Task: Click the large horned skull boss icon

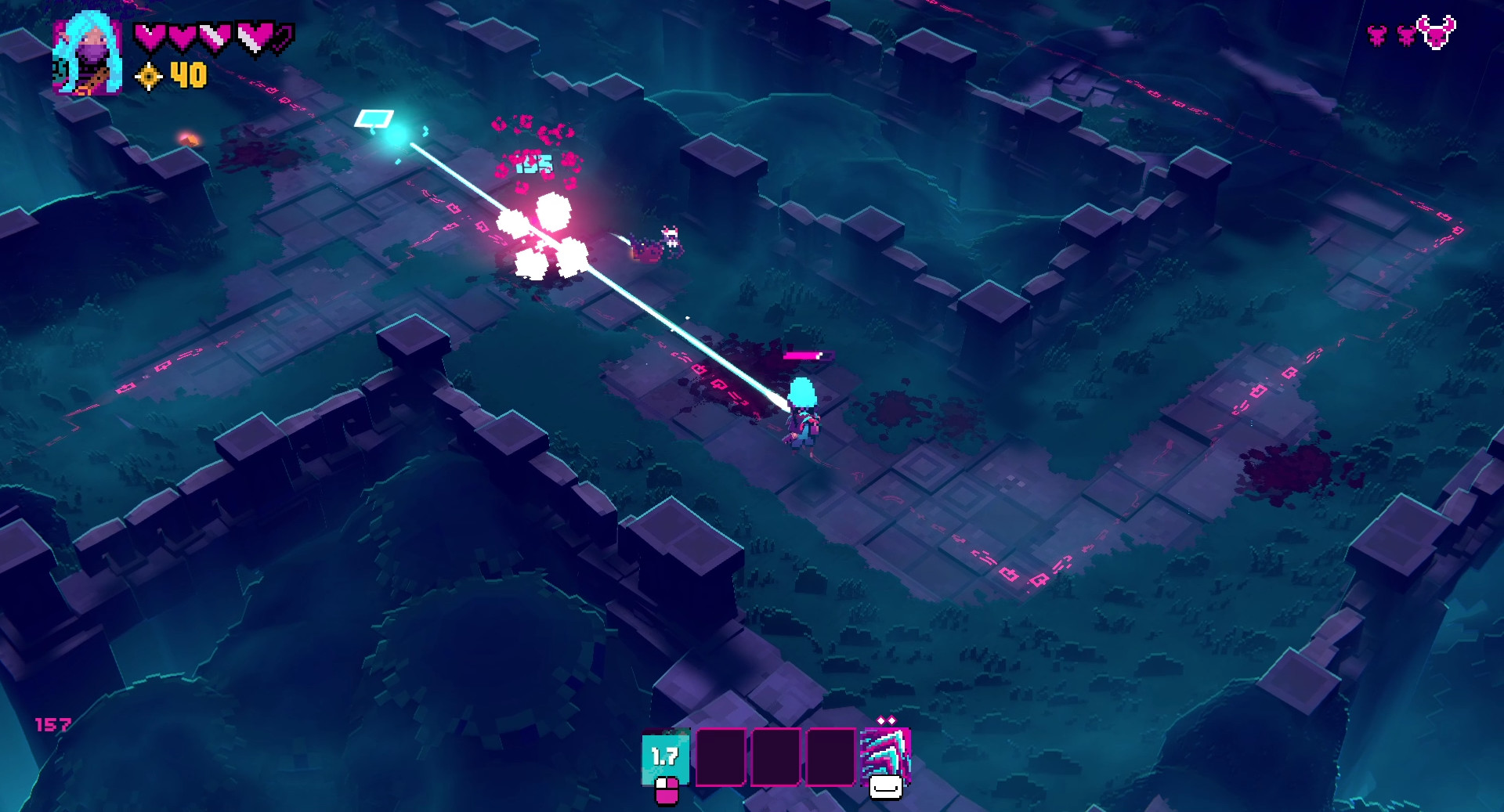Action: click(x=1437, y=34)
